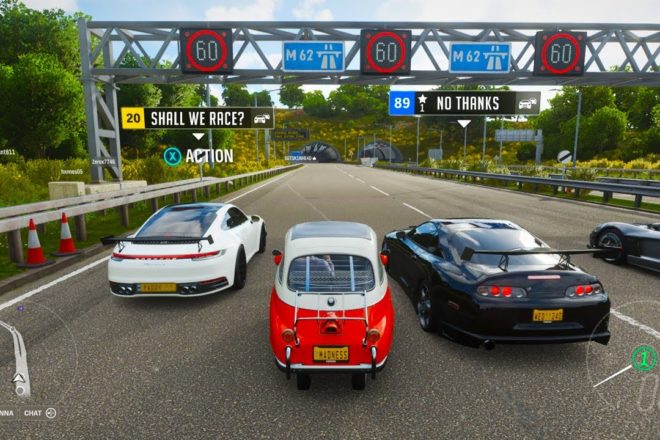Select the "Shall We Race?" challenge prompt

pos(198,118)
